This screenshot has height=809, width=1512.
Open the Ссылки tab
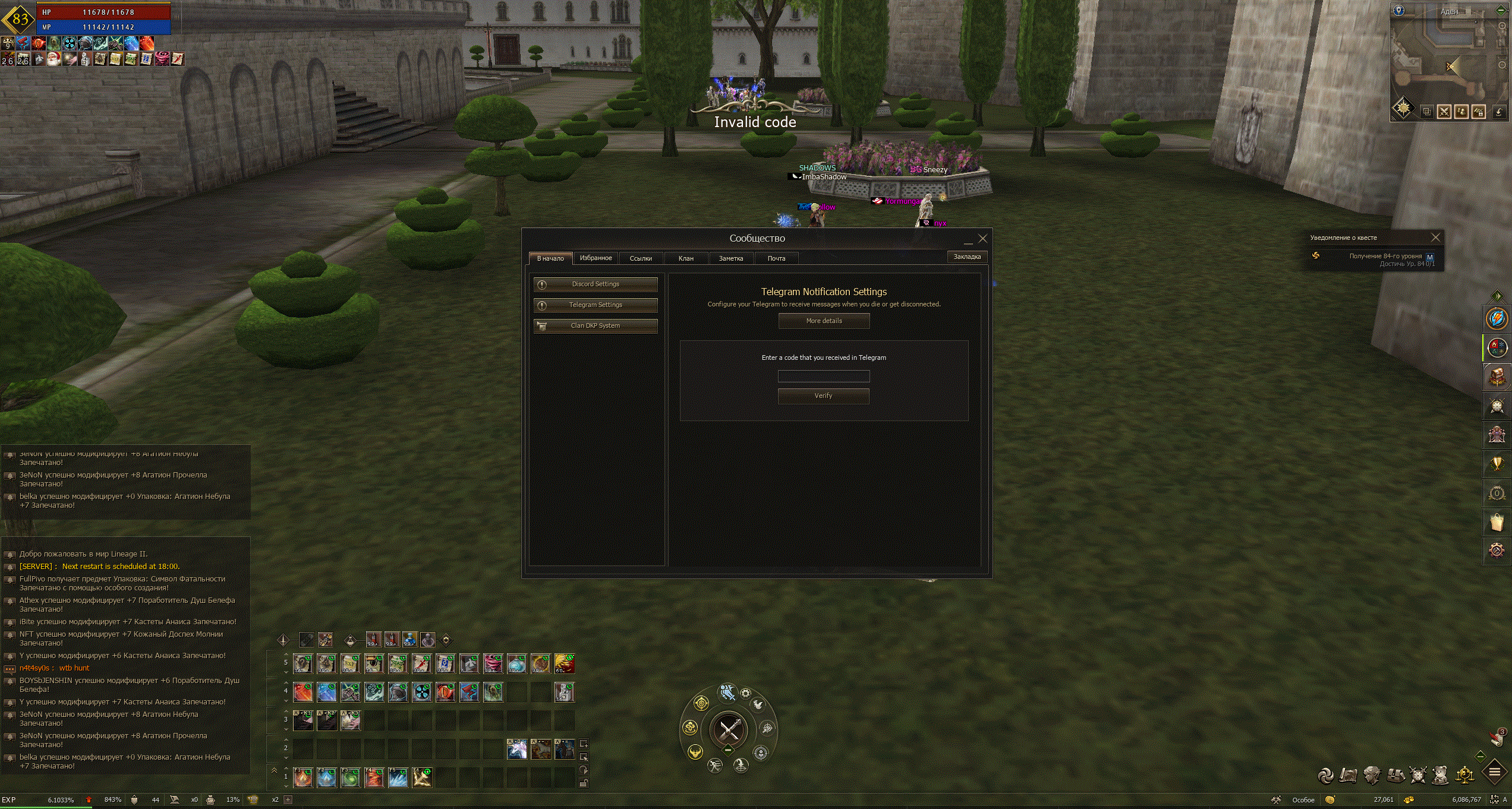[x=641, y=258]
